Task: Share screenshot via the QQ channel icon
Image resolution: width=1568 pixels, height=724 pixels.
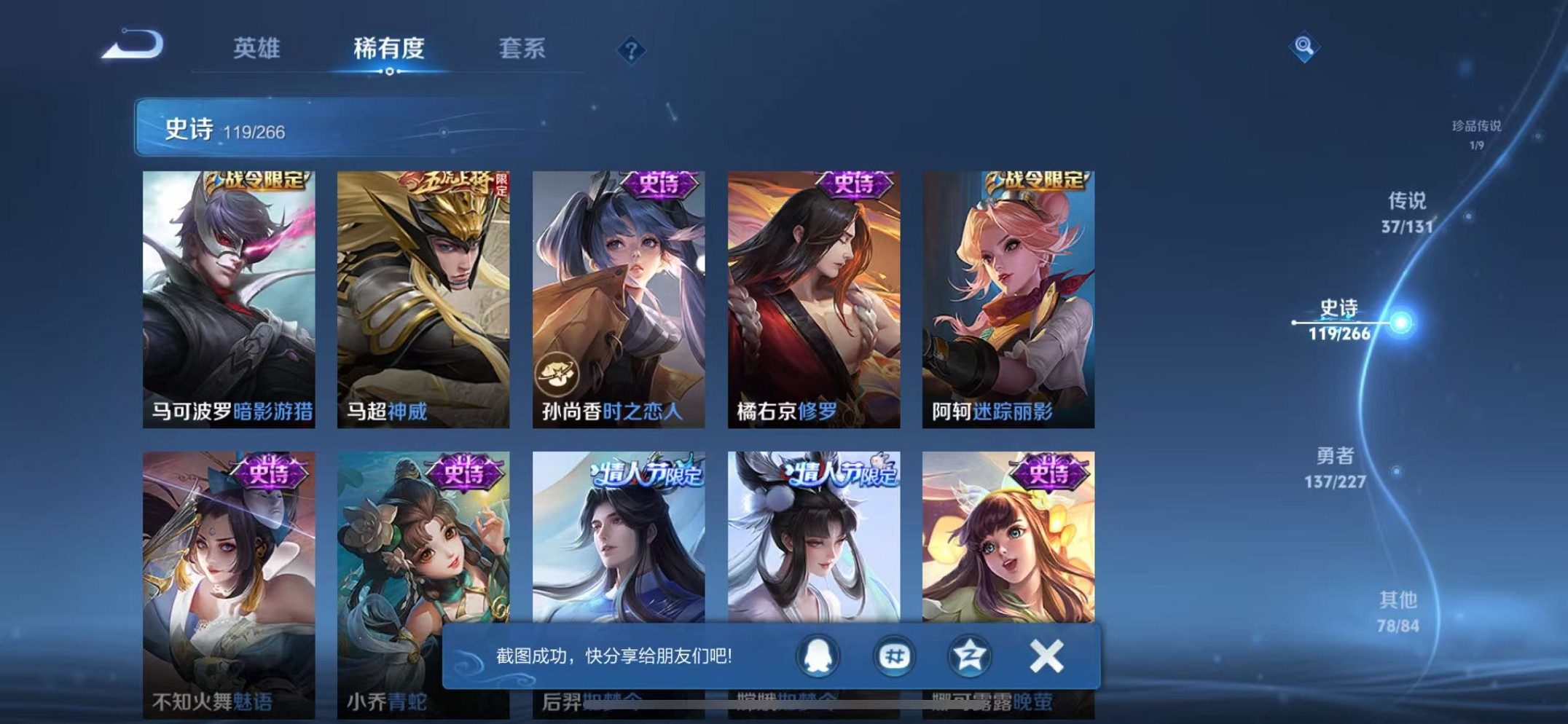Action: pyautogui.click(x=896, y=656)
